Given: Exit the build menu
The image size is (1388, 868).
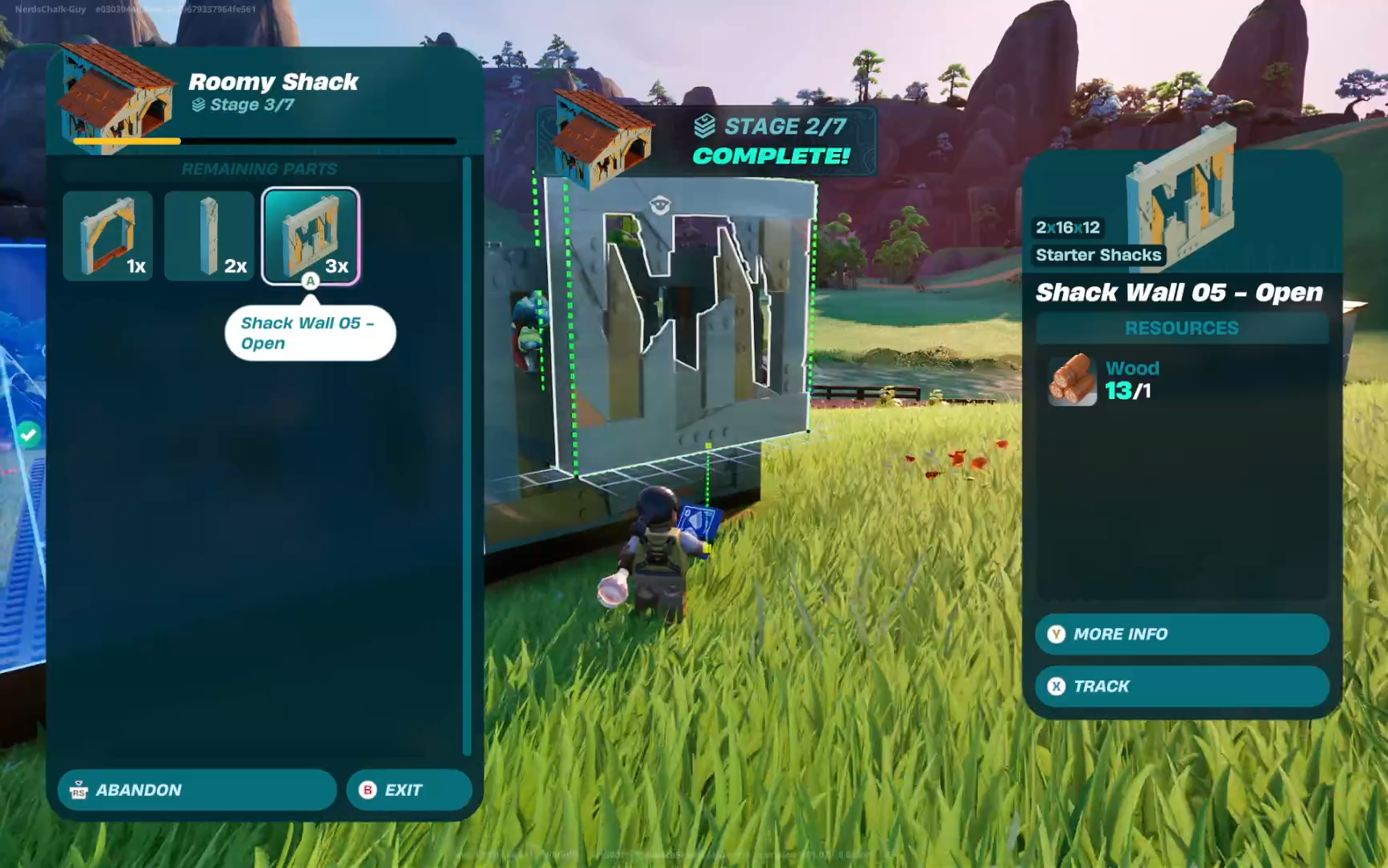Looking at the screenshot, I should click(409, 790).
